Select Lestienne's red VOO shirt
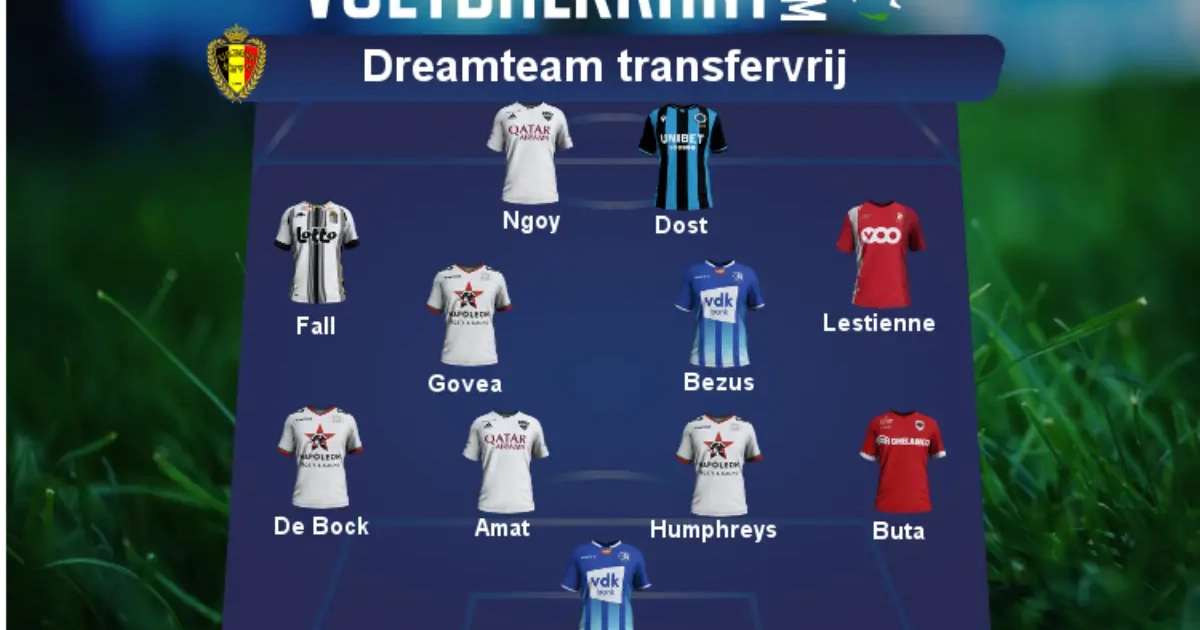 point(880,254)
